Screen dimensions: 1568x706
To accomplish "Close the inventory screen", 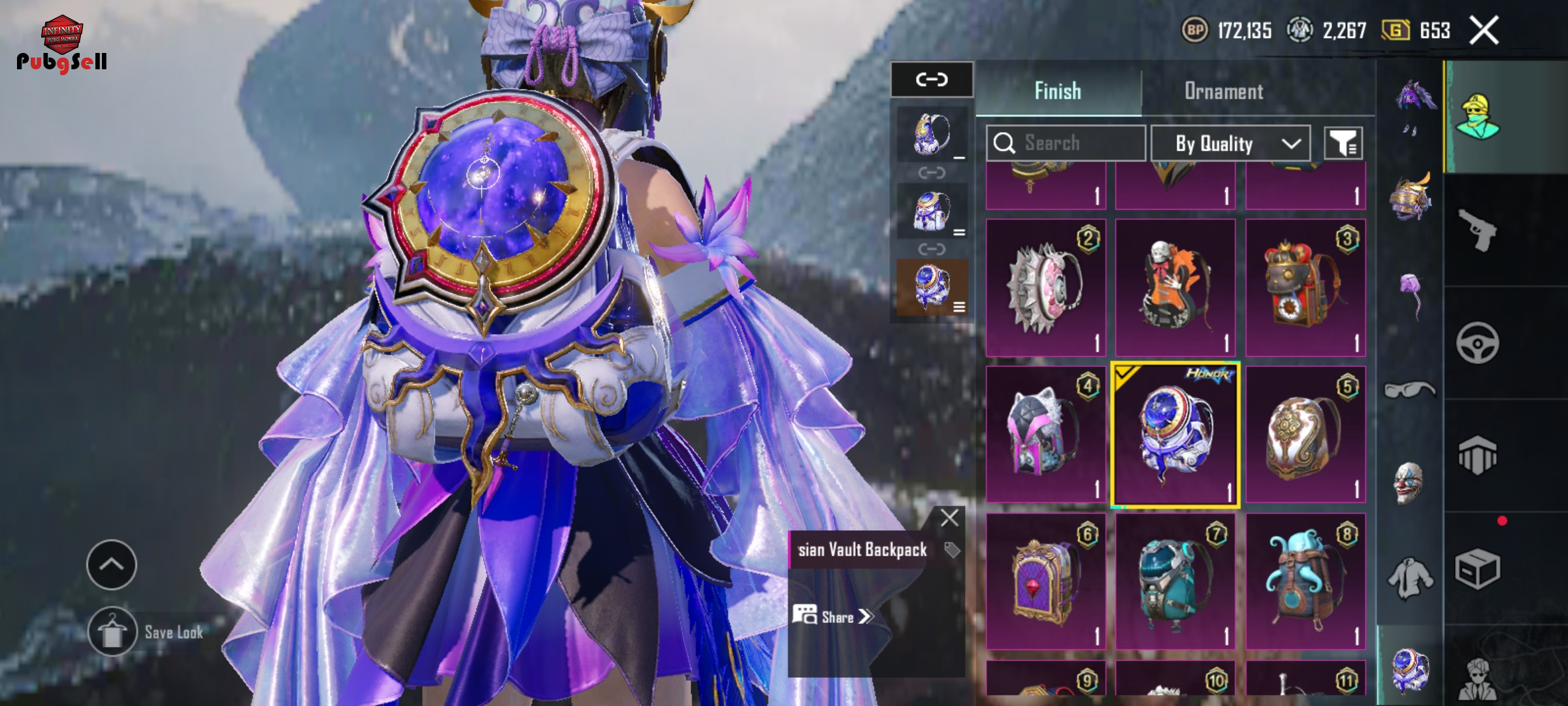I will click(x=1484, y=31).
